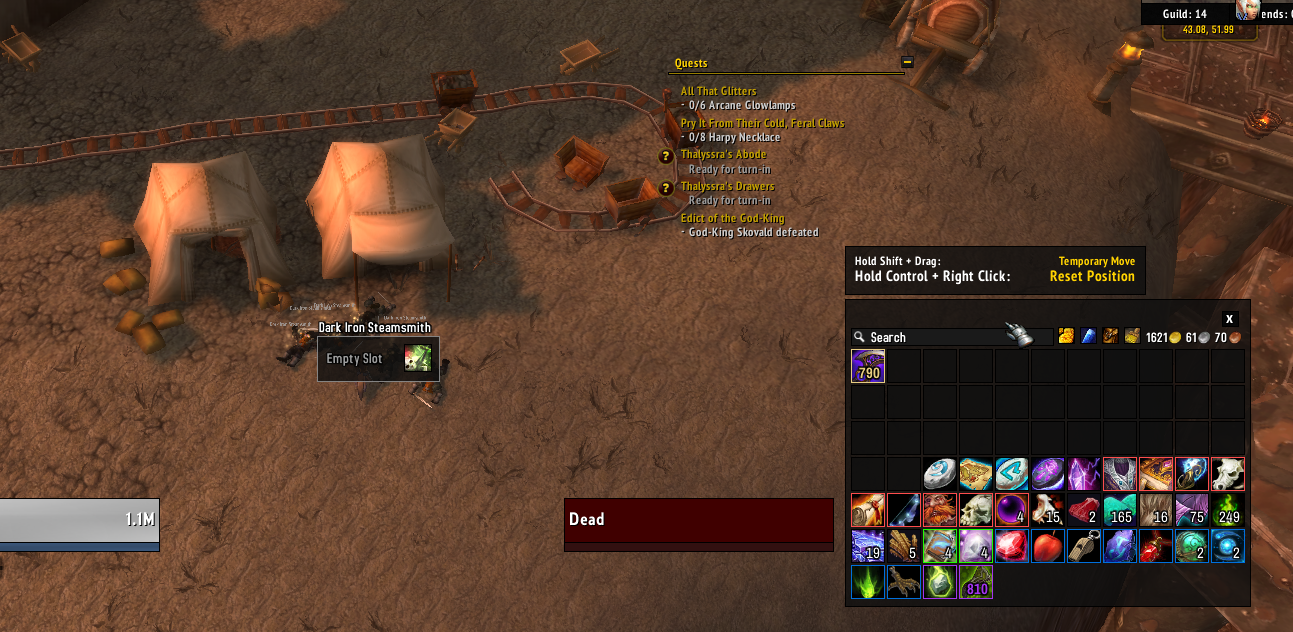Screen dimensions: 1293x632
Task: Collapse the Quests tracker with the minus button
Action: click(x=907, y=62)
